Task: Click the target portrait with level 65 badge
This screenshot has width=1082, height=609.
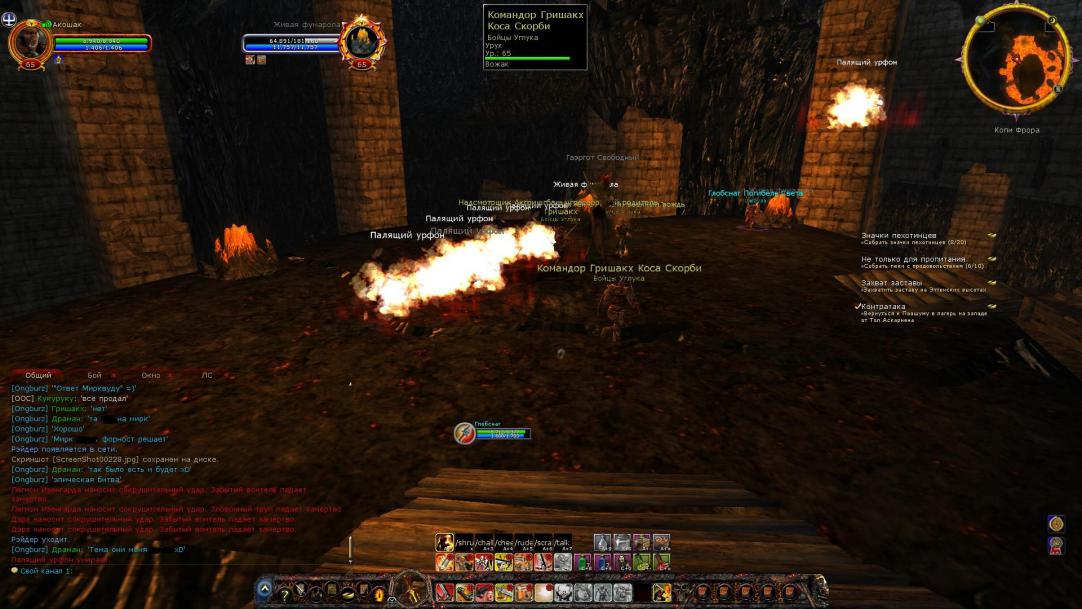Action: coord(361,41)
